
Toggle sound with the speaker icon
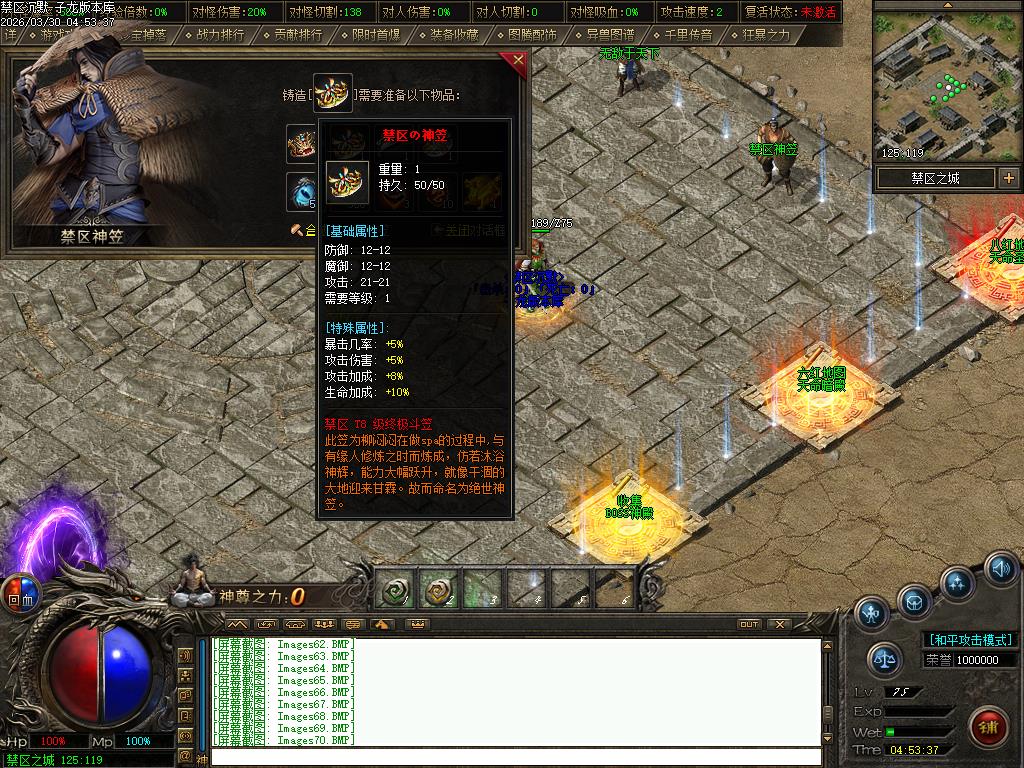(x=1000, y=569)
